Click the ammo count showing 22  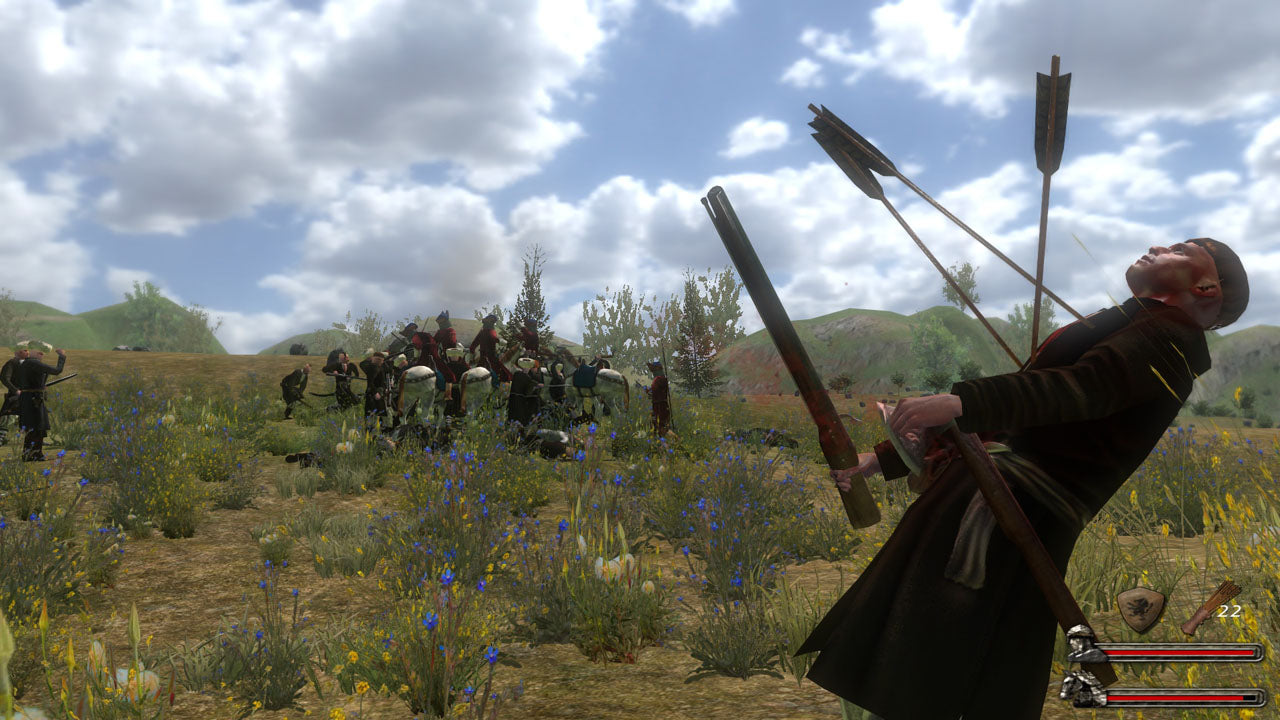click(x=1230, y=611)
